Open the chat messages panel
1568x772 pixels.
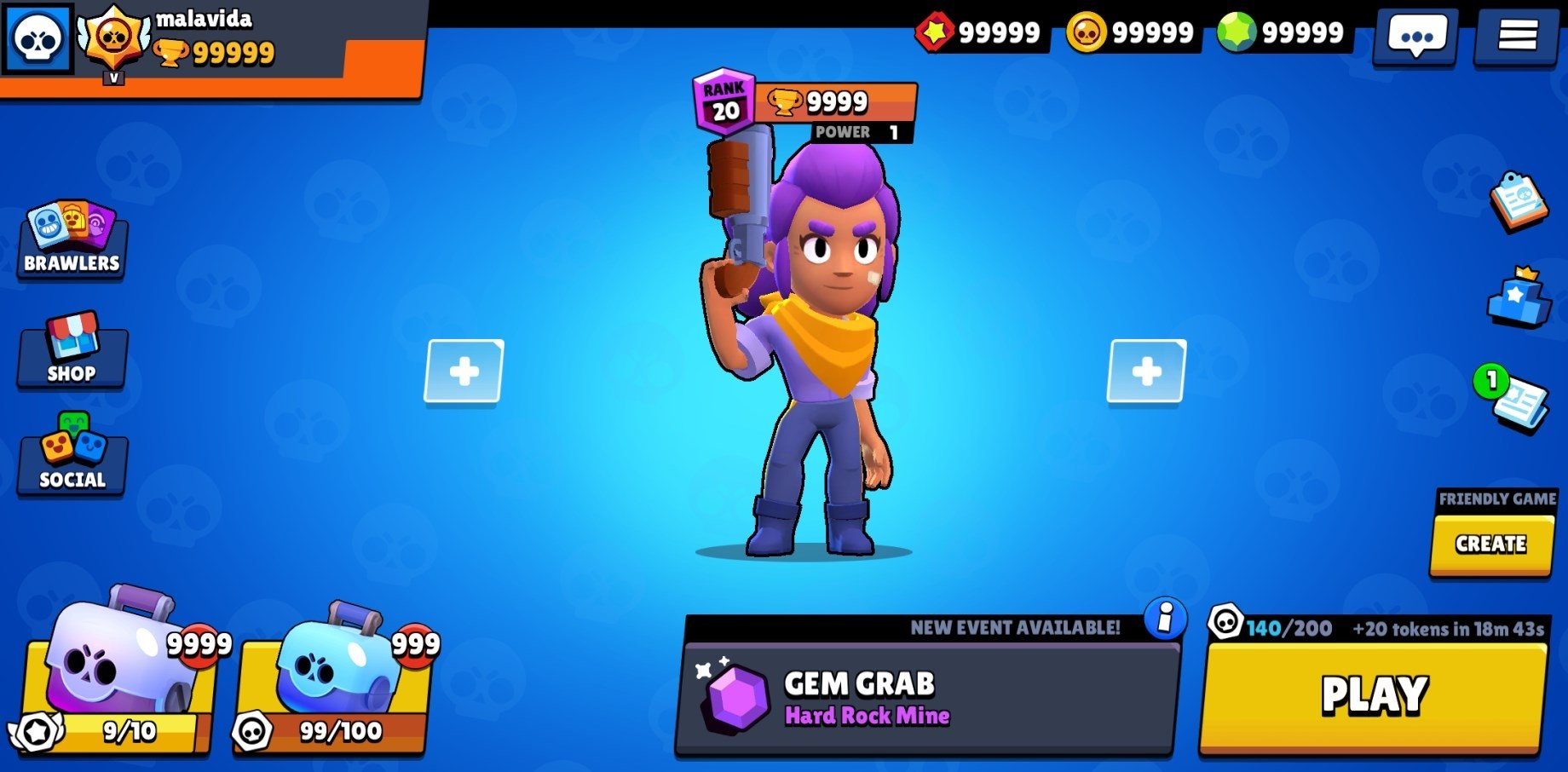click(x=1415, y=36)
